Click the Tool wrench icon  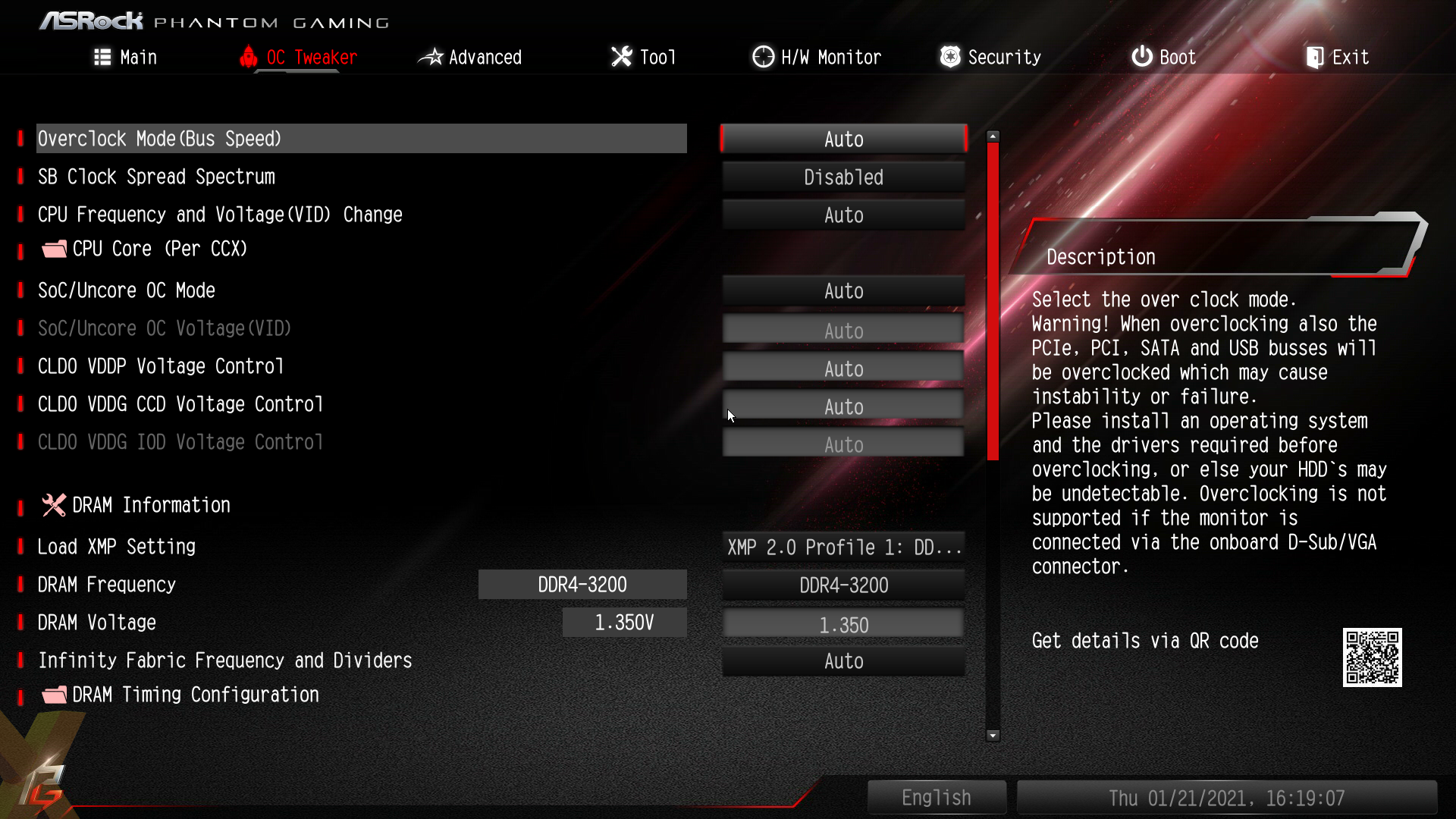[x=620, y=56]
